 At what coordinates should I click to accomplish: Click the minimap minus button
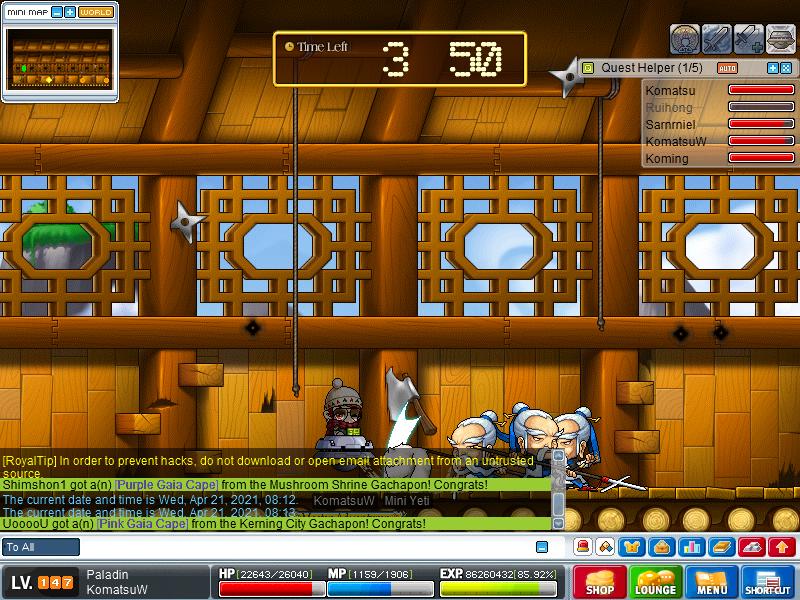point(56,12)
